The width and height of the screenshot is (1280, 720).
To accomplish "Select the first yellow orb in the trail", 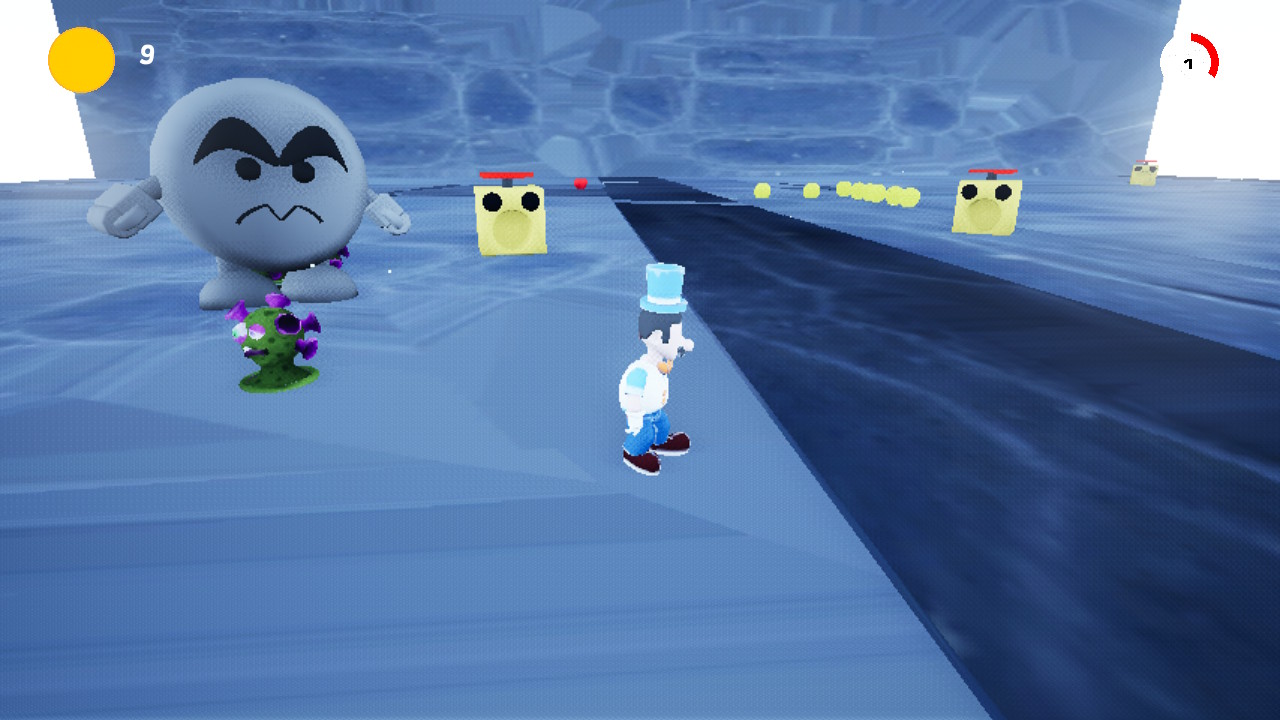I will pyautogui.click(x=762, y=190).
